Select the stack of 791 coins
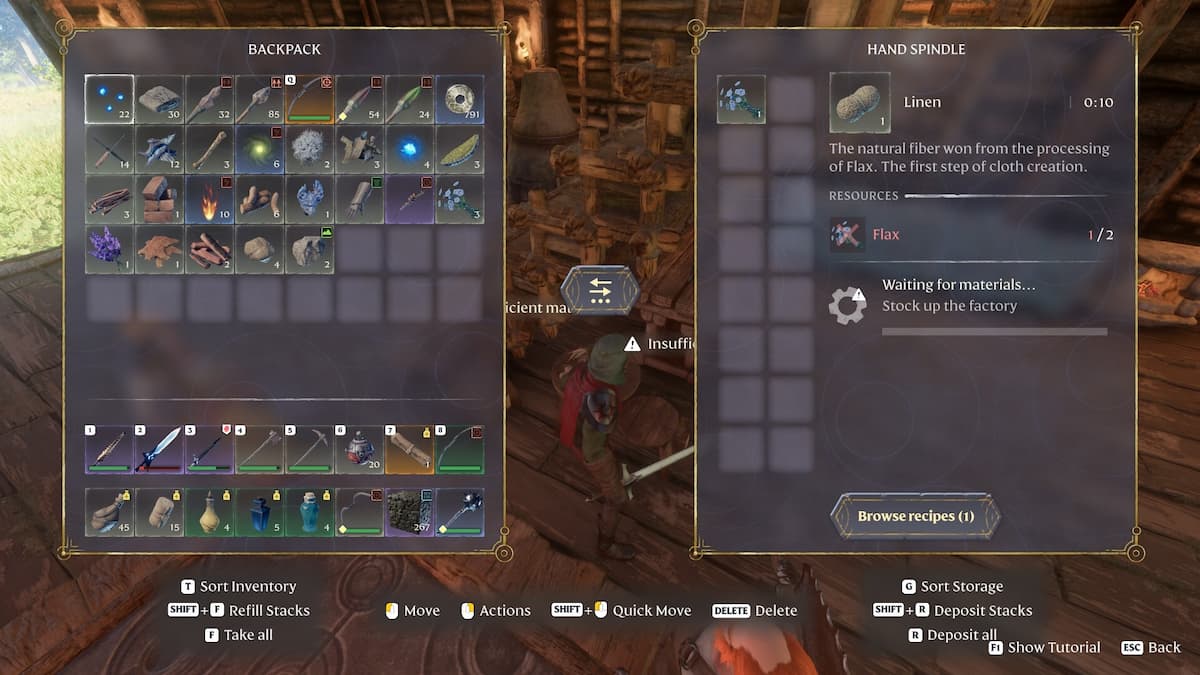The height and width of the screenshot is (675, 1200). coord(460,100)
